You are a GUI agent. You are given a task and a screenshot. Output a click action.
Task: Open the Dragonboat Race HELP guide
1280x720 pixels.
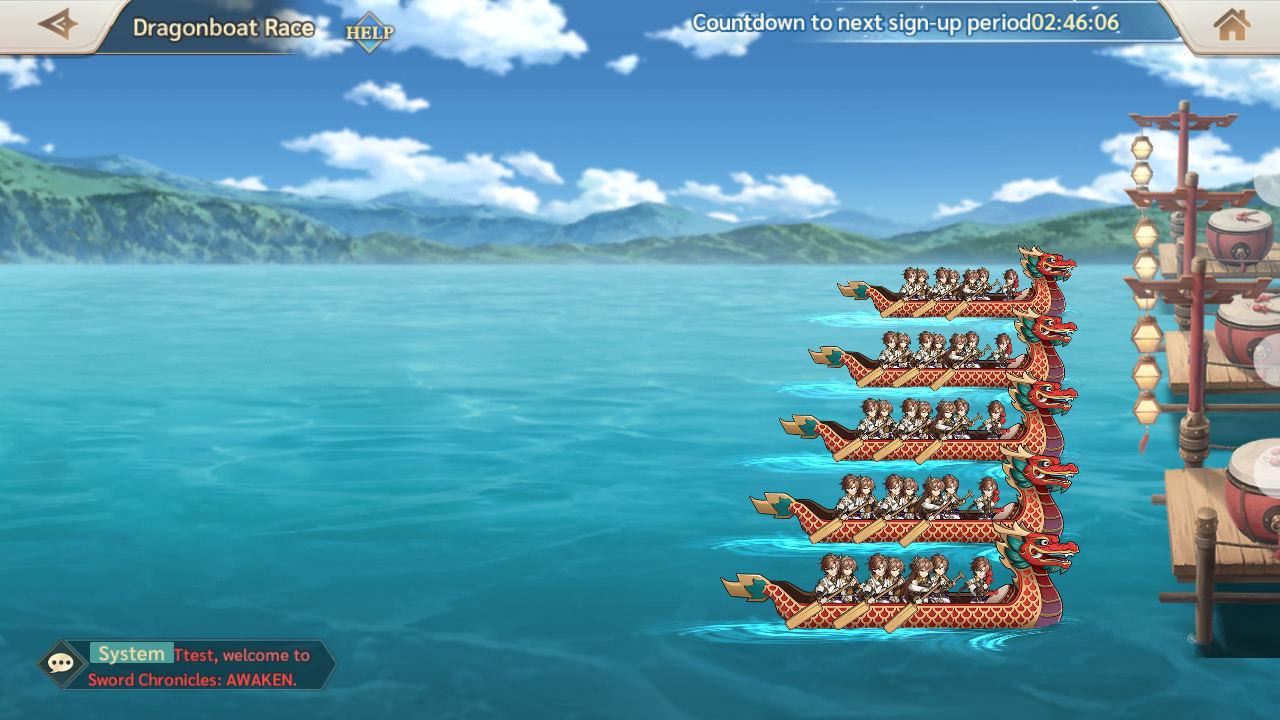point(369,32)
